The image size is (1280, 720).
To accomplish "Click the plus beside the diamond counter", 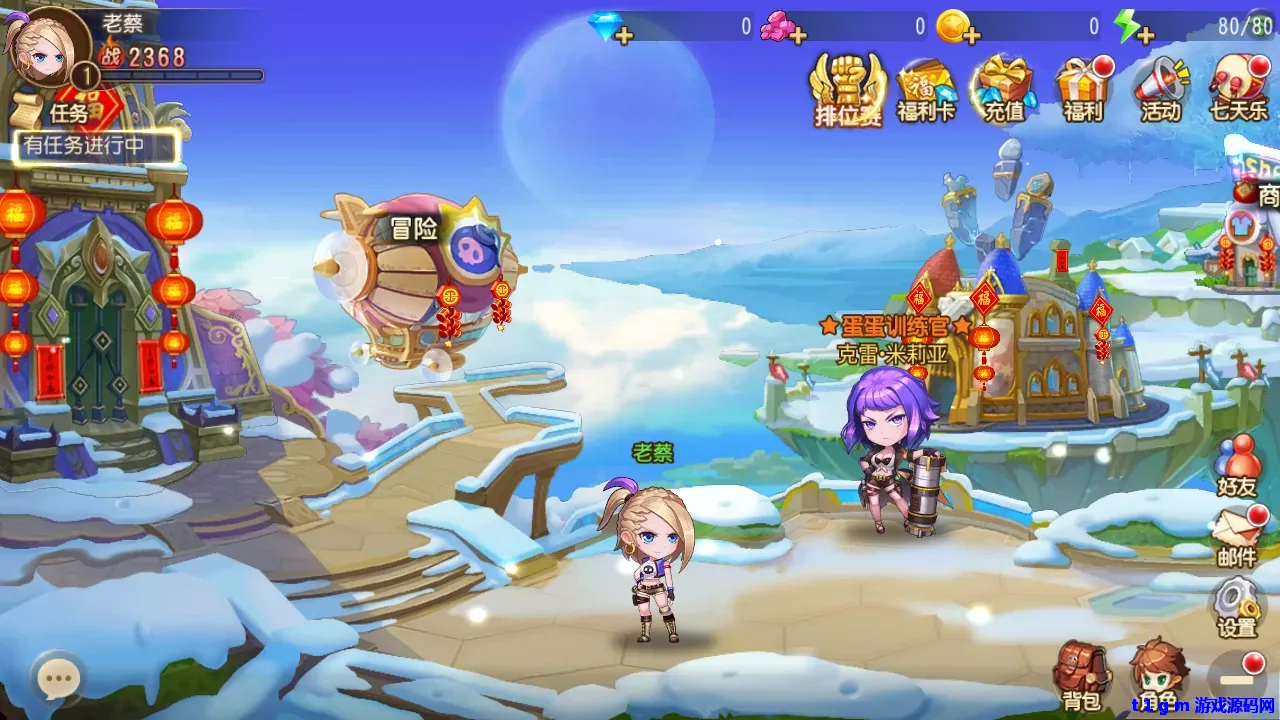I will (626, 33).
